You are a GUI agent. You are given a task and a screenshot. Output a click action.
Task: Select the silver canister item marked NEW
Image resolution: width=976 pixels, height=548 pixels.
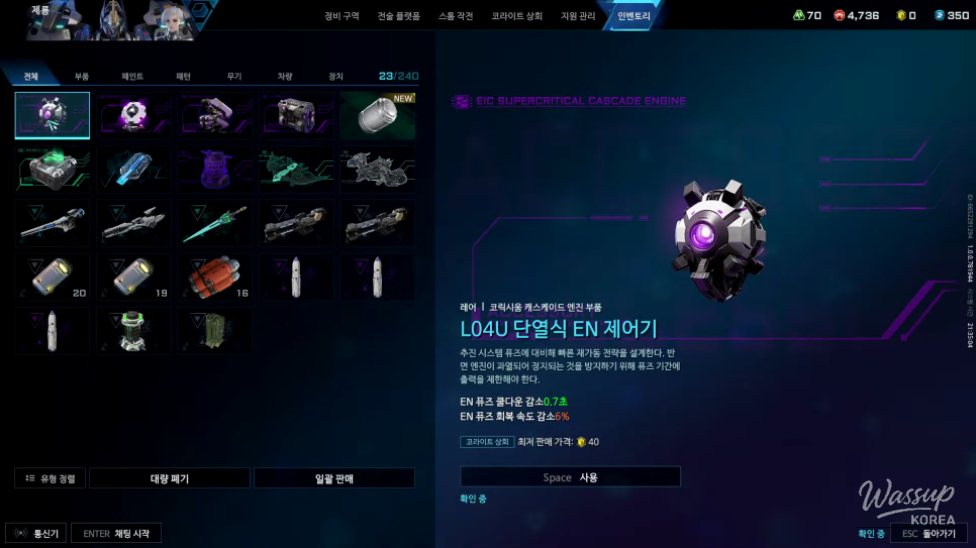377,115
